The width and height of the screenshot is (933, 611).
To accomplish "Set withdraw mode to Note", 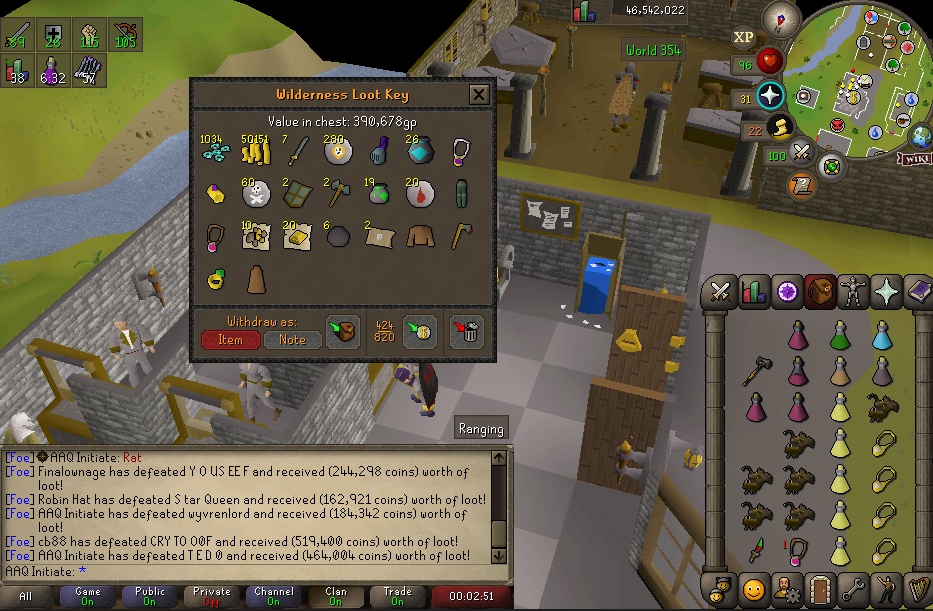I will [292, 340].
